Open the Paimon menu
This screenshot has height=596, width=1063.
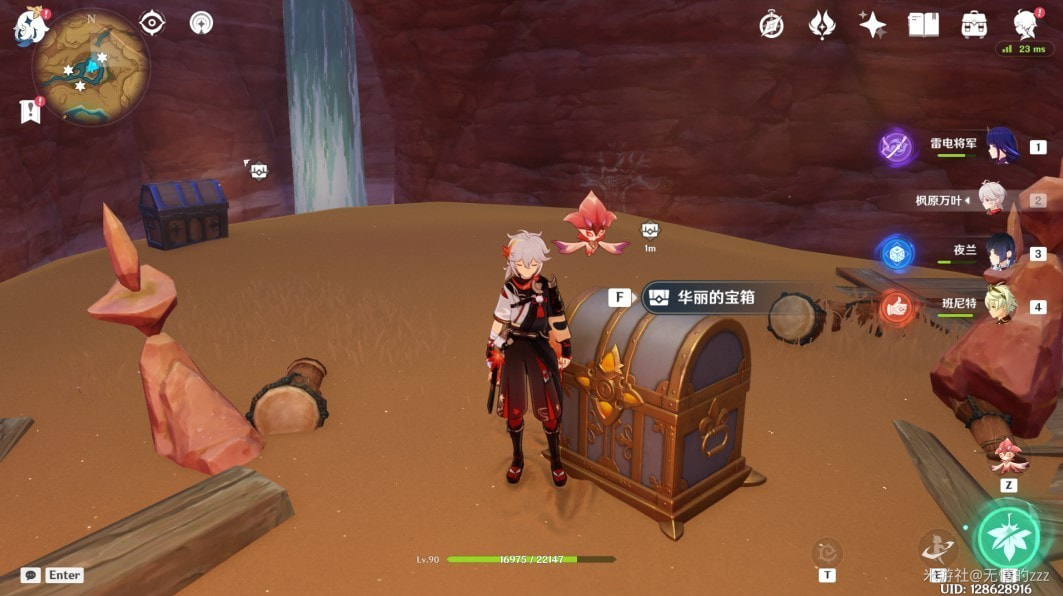point(30,27)
